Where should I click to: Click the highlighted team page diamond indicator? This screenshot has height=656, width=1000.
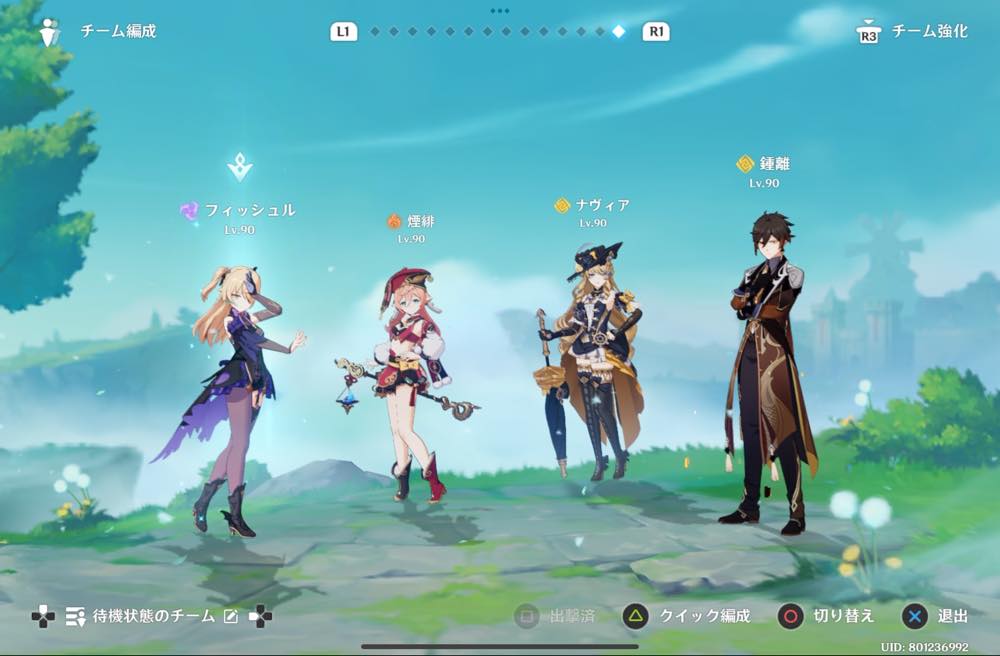[x=619, y=31]
